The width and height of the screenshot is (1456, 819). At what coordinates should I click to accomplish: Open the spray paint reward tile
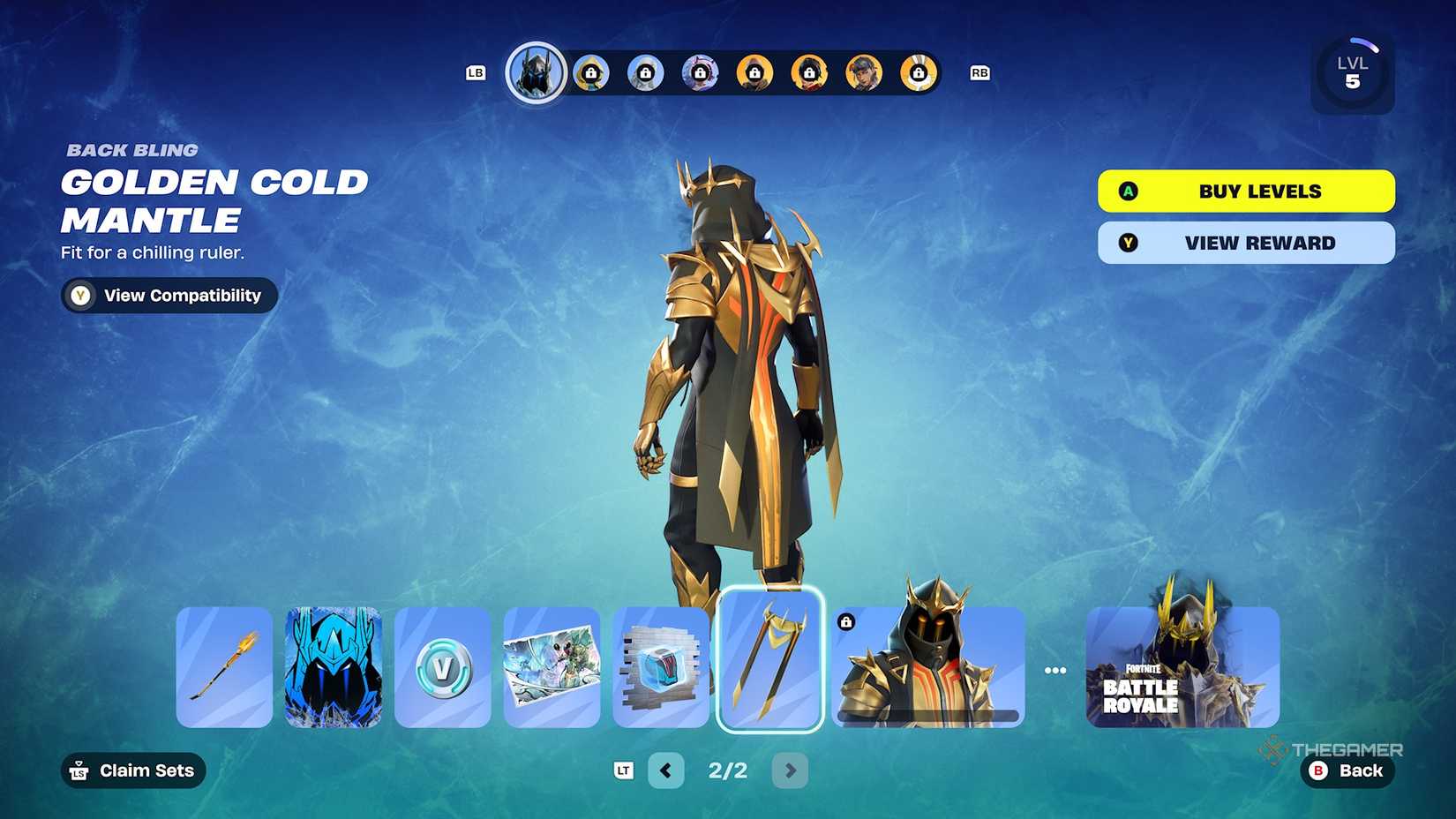click(x=661, y=667)
